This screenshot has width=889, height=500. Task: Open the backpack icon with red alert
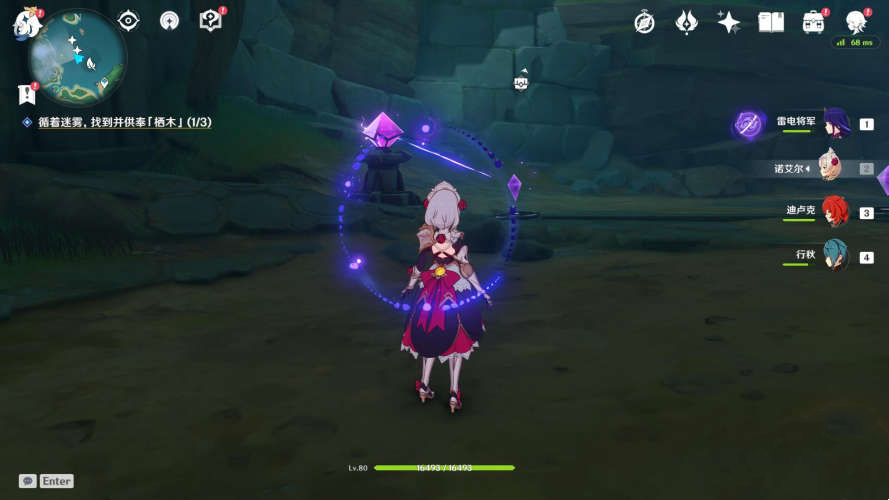pyautogui.click(x=814, y=22)
